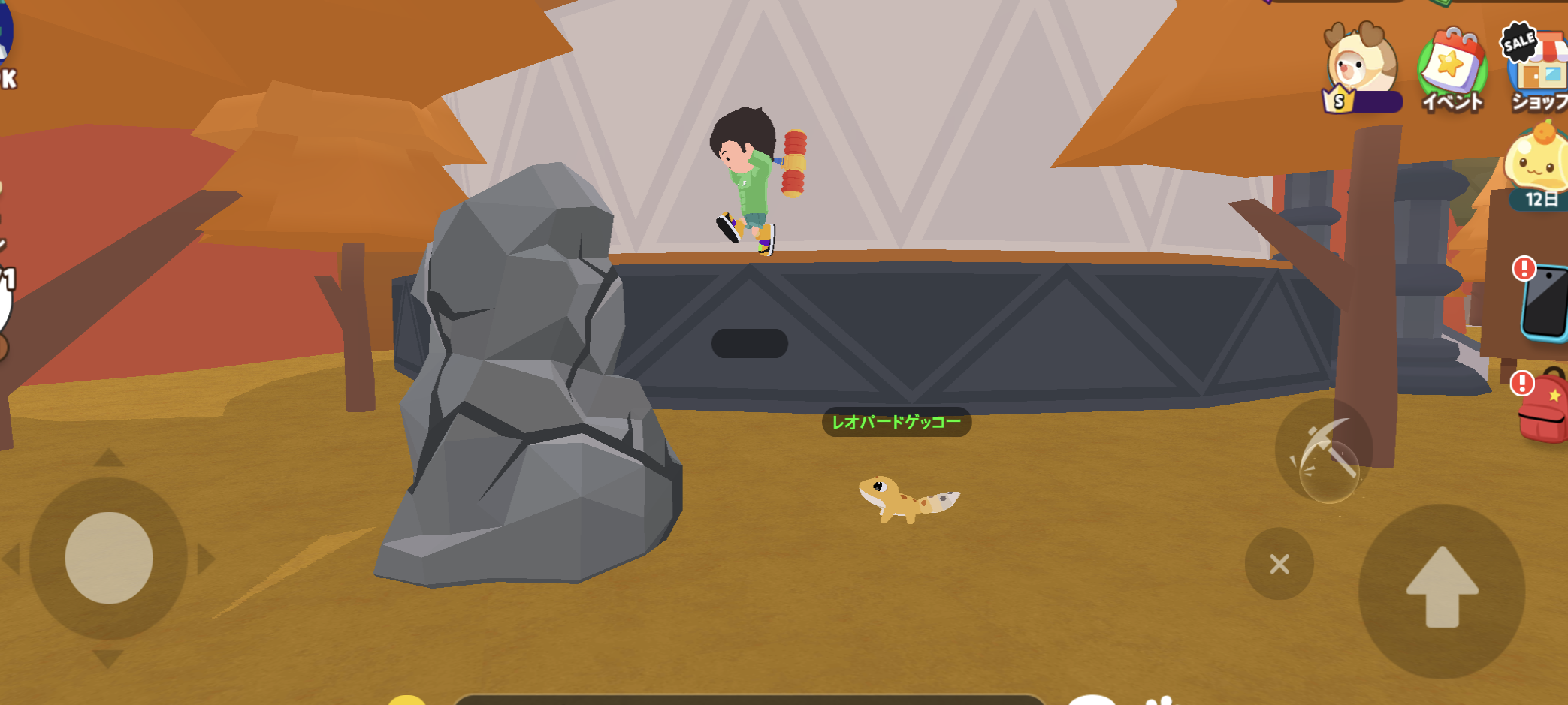
Task: Open the smartphone menu icon
Action: tap(1546, 301)
